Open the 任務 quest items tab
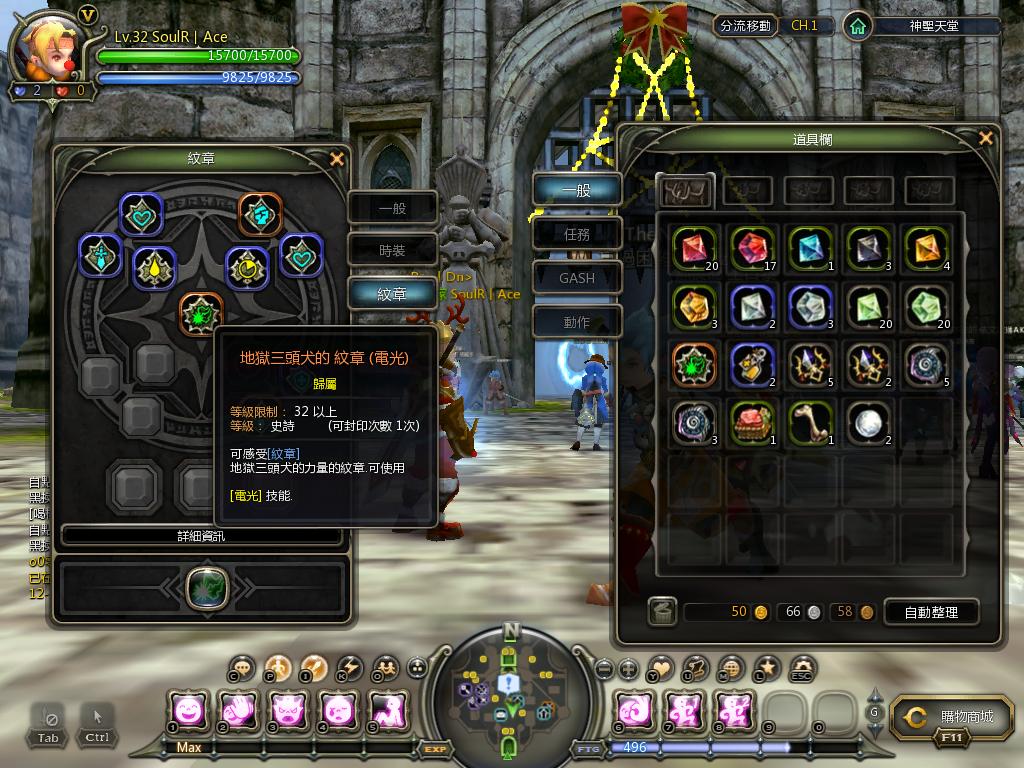This screenshot has width=1024, height=768. pos(577,234)
